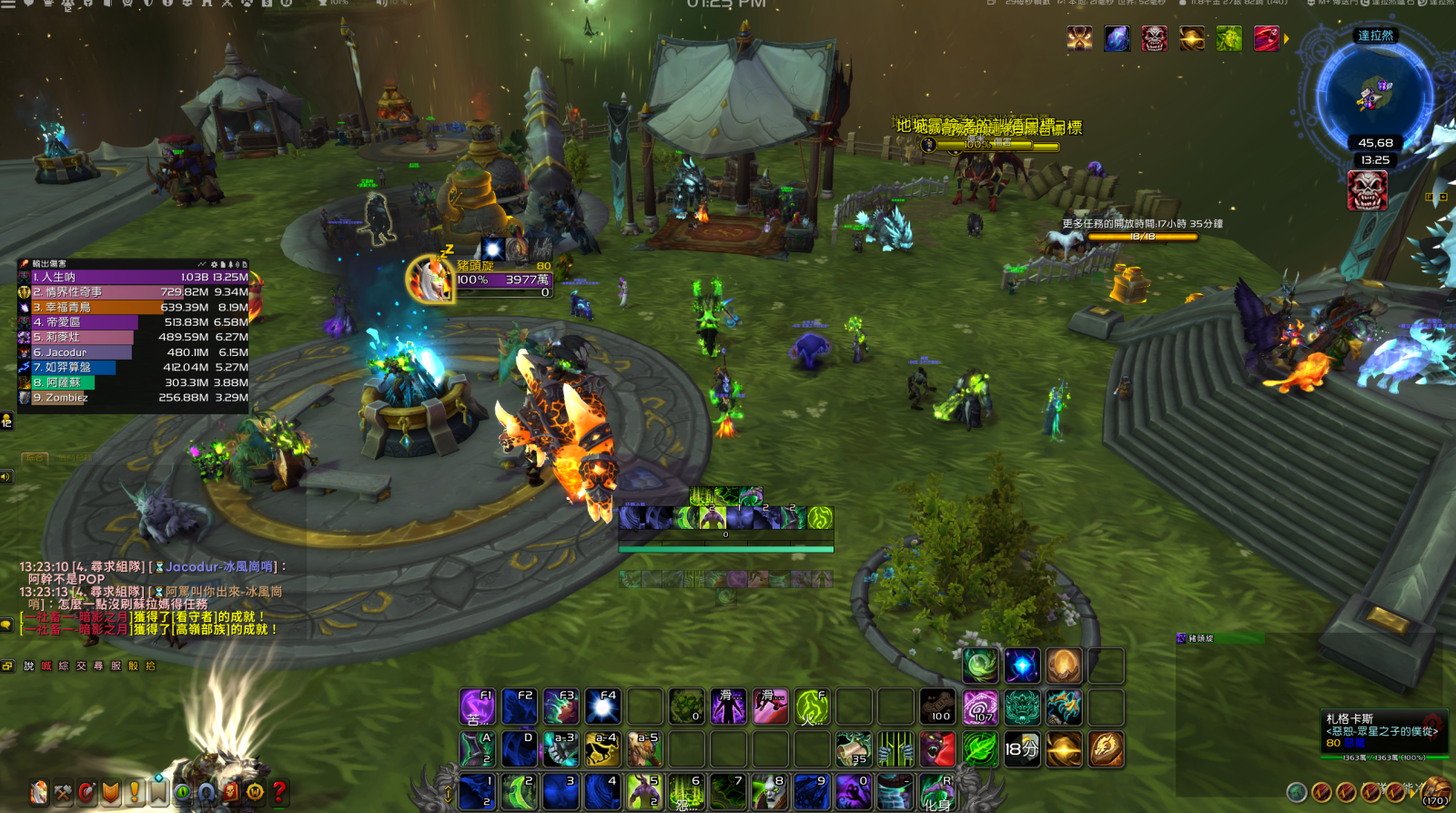This screenshot has width=1456, height=813.
Task: Use the a-4 yellow horse mount ability
Action: pos(602,749)
